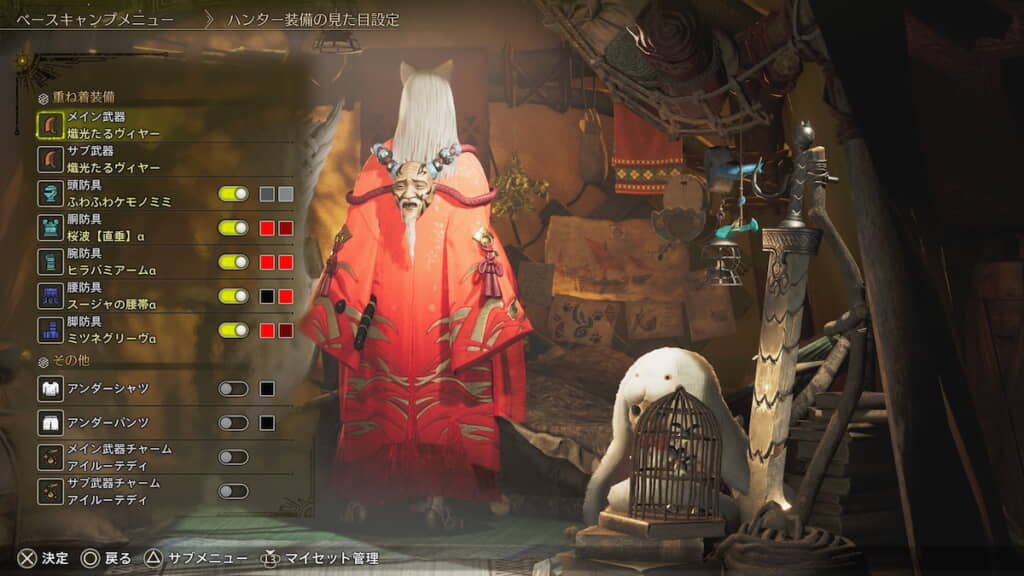Open the 頭防具 ふわふわケモノミミ entry

pyautogui.click(x=118, y=194)
